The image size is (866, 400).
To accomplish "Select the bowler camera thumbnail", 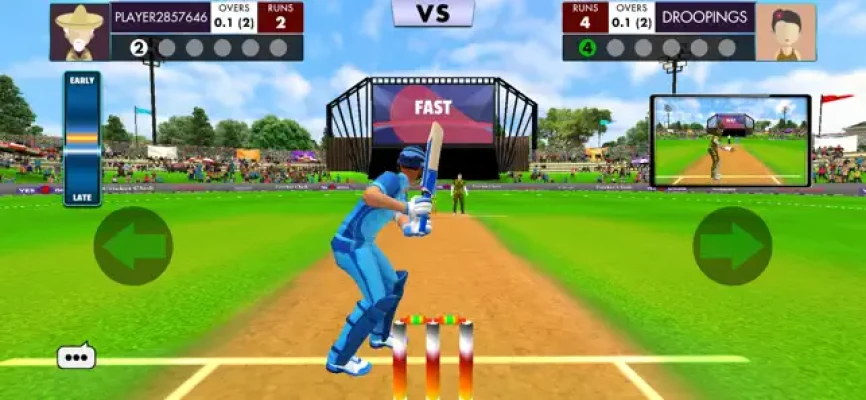I will pos(730,141).
